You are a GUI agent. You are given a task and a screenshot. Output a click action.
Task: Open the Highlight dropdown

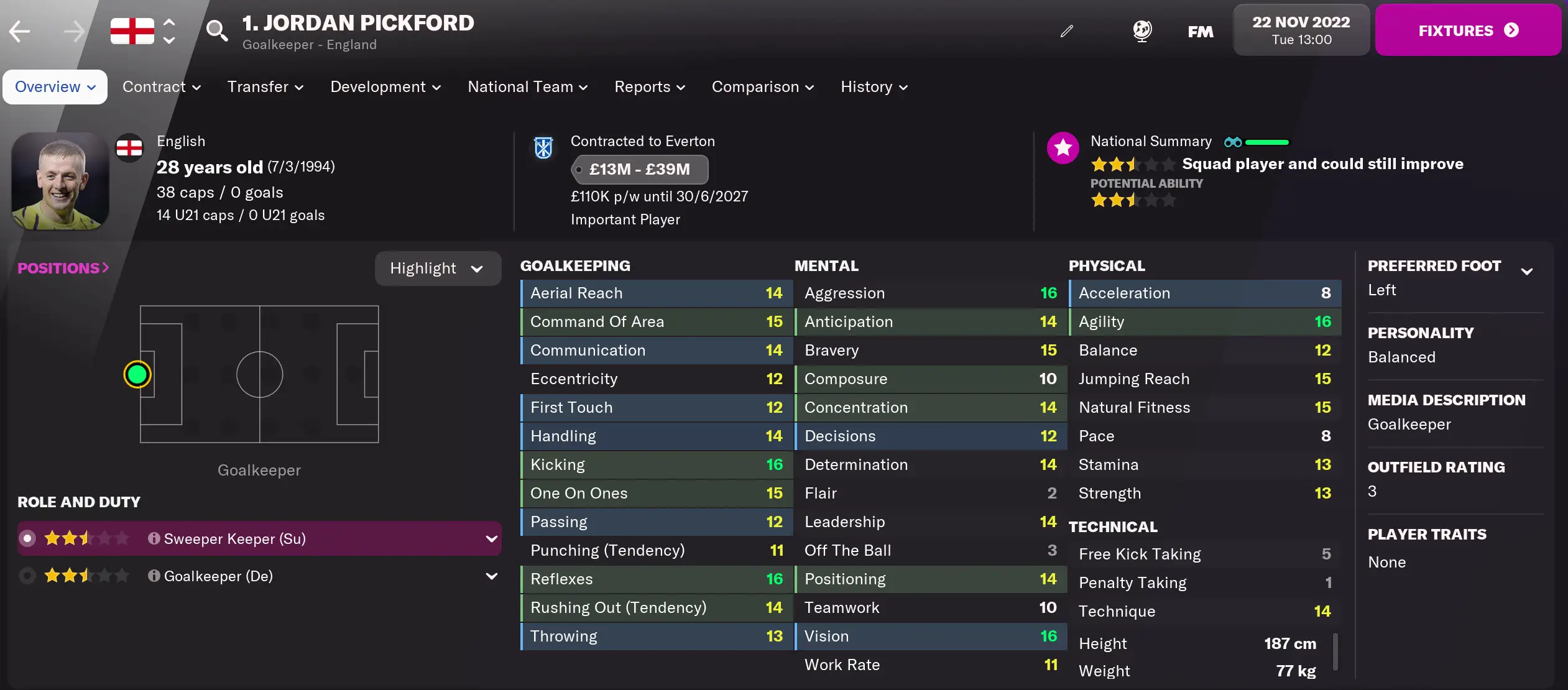pos(438,268)
